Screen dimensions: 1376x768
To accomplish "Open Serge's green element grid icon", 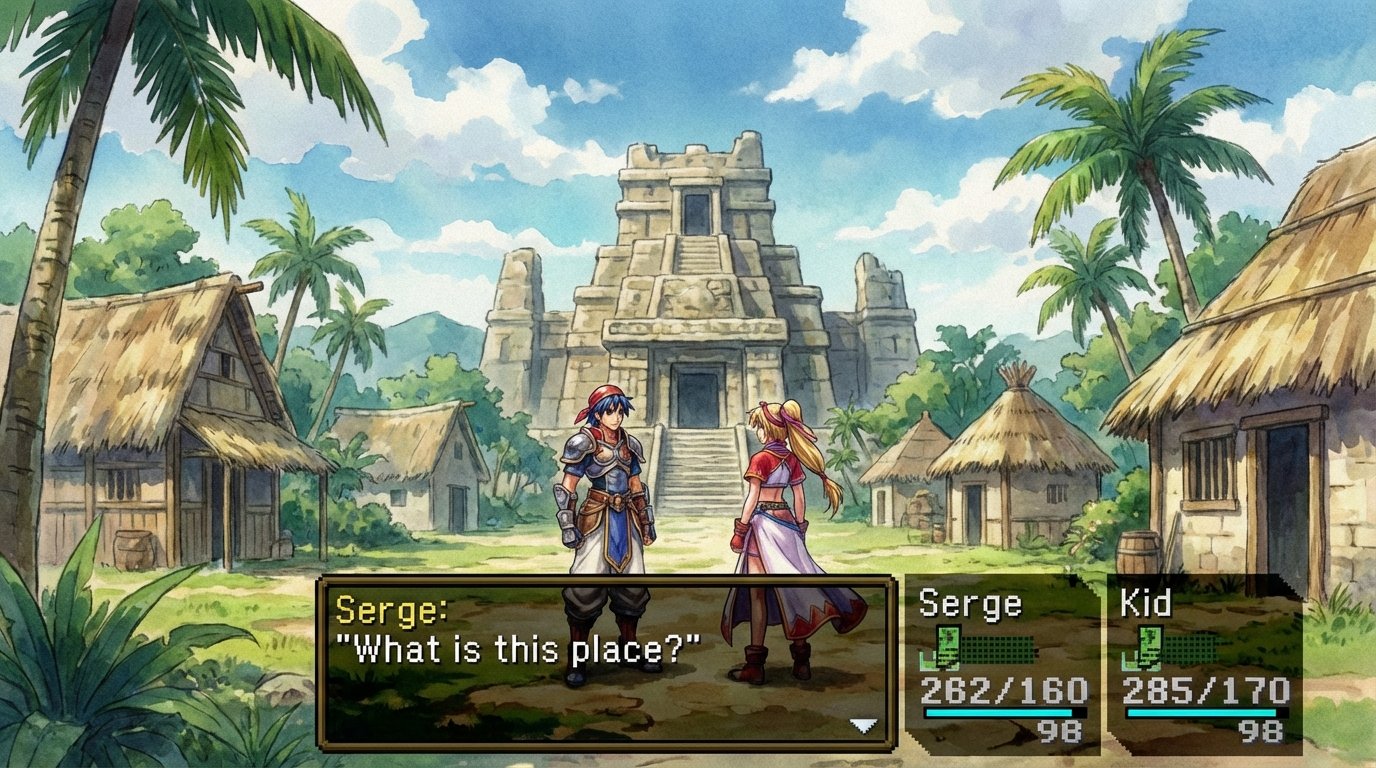I will [x=997, y=649].
